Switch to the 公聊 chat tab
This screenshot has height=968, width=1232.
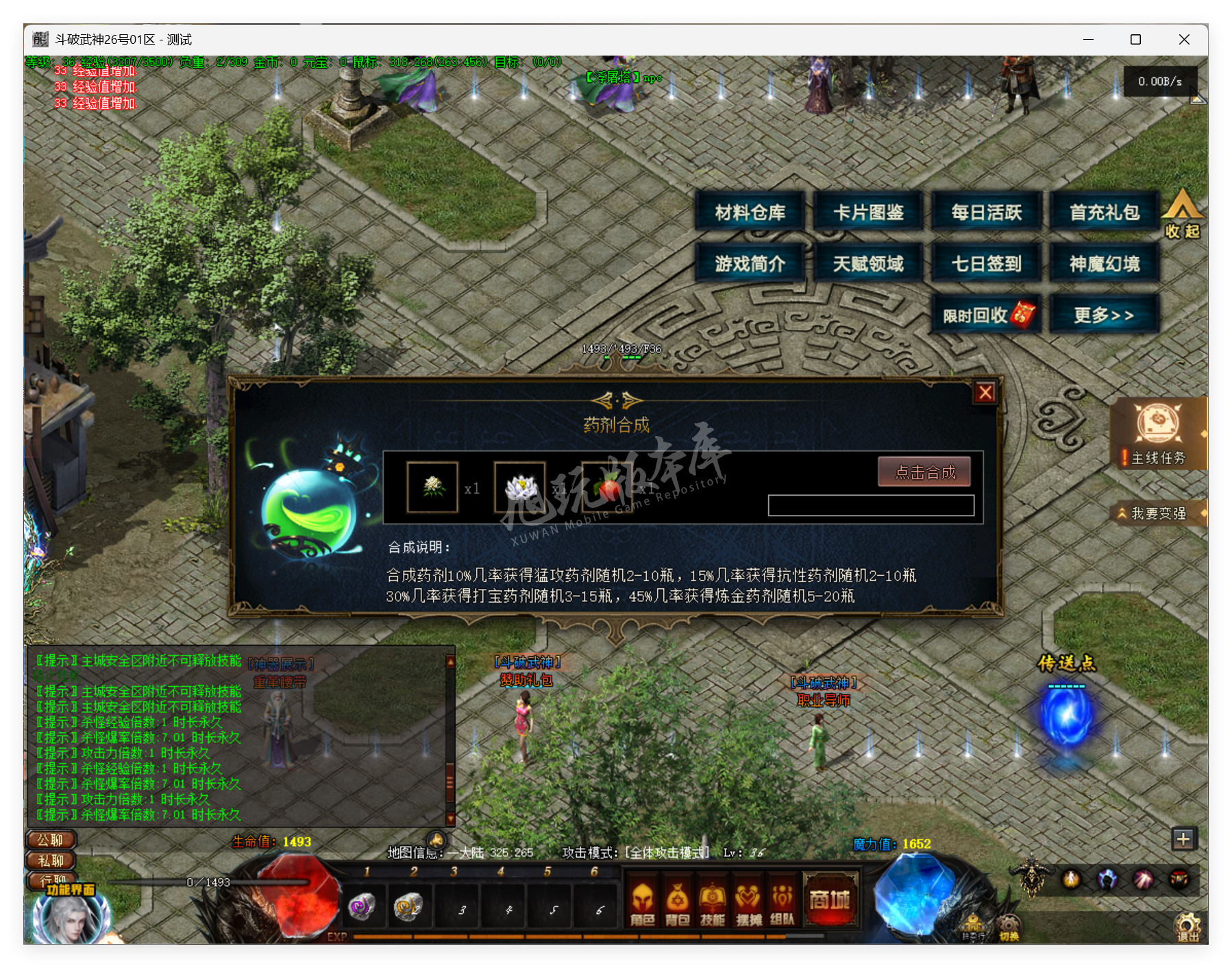tap(49, 840)
